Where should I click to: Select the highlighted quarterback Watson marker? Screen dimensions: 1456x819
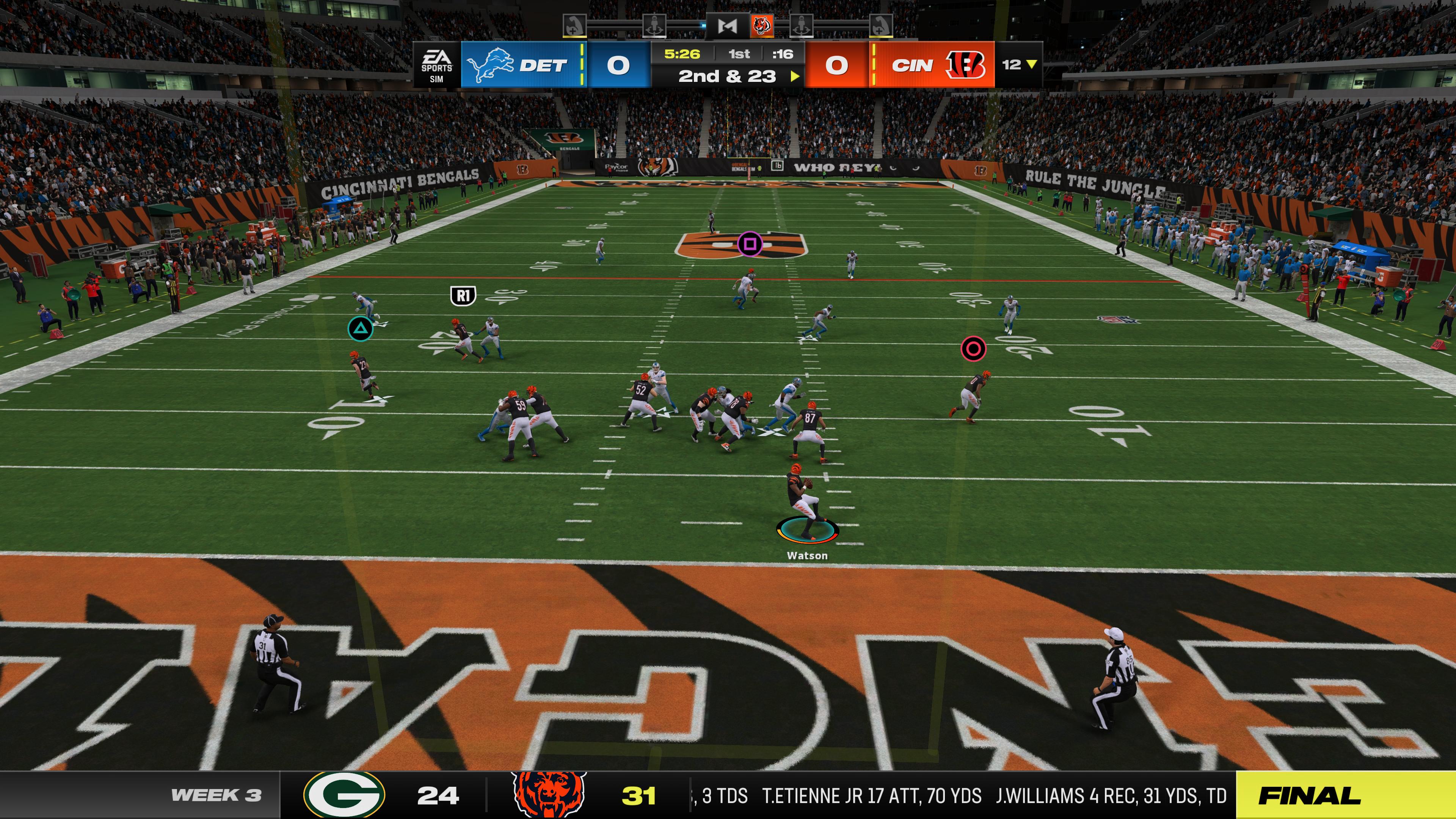coord(806,530)
